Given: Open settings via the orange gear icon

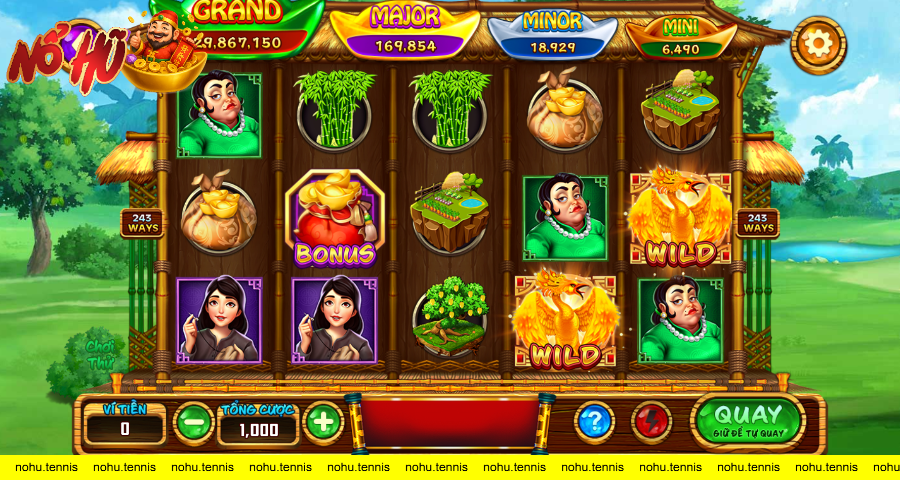Looking at the screenshot, I should (818, 44).
